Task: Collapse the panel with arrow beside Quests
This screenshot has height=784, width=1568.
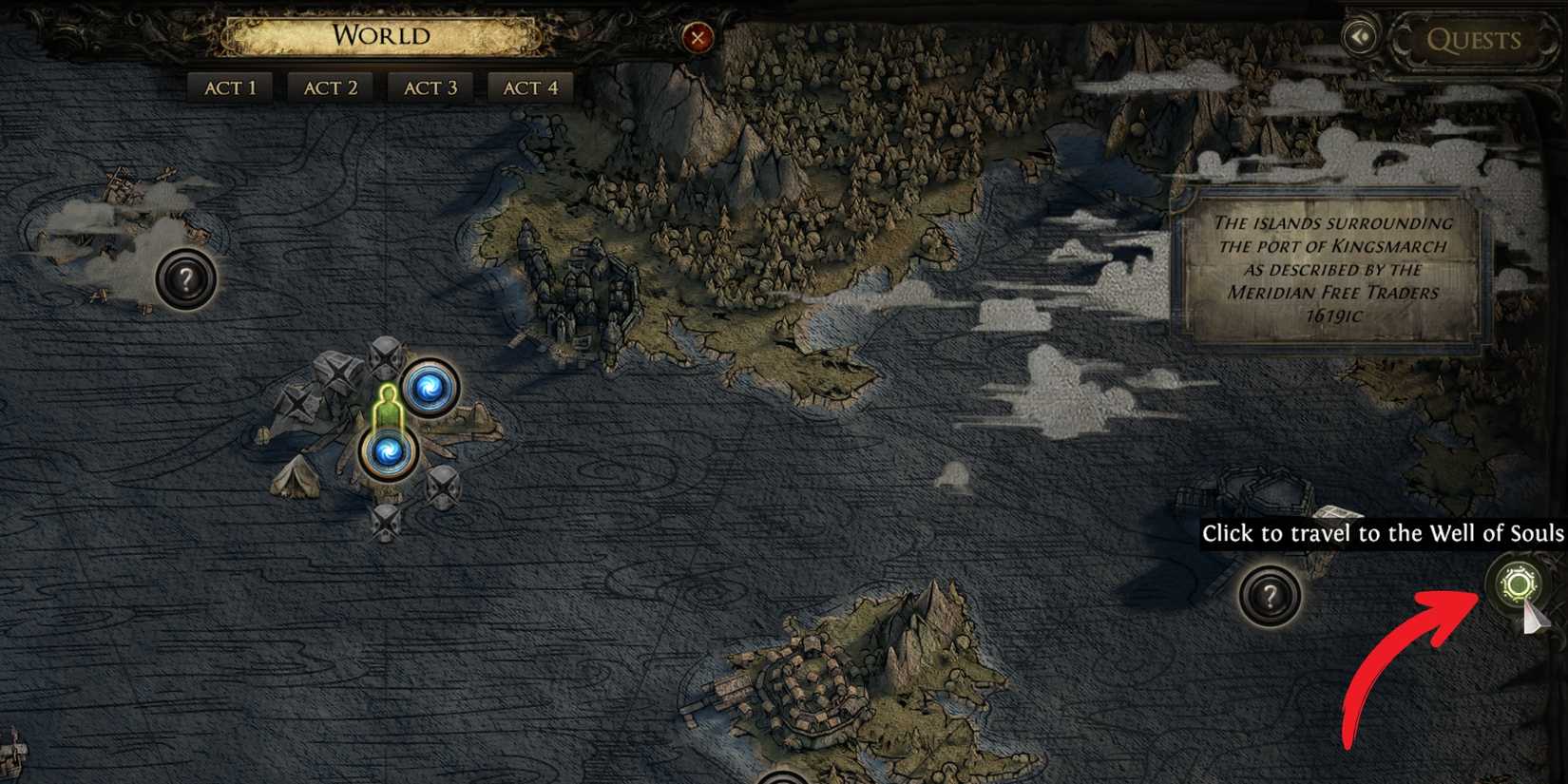Action: (1361, 36)
